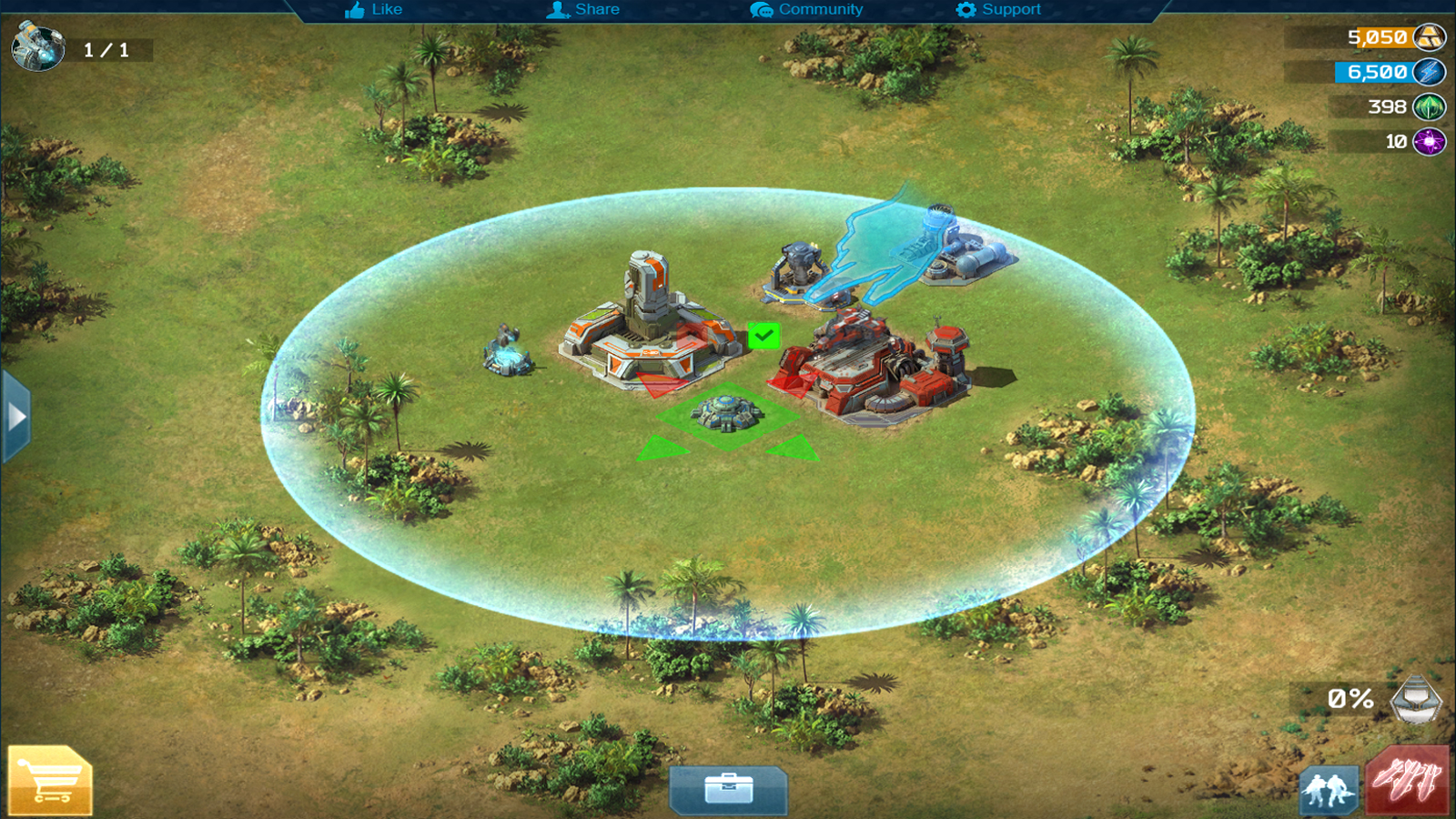The width and height of the screenshot is (1456, 819).
Task: Click the purple orb currency icon
Action: coord(1430,142)
